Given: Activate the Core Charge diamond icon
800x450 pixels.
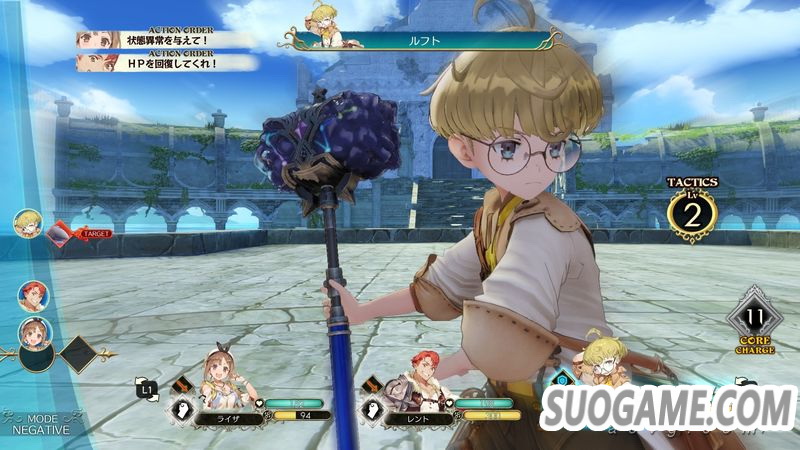Looking at the screenshot, I should [x=755, y=320].
